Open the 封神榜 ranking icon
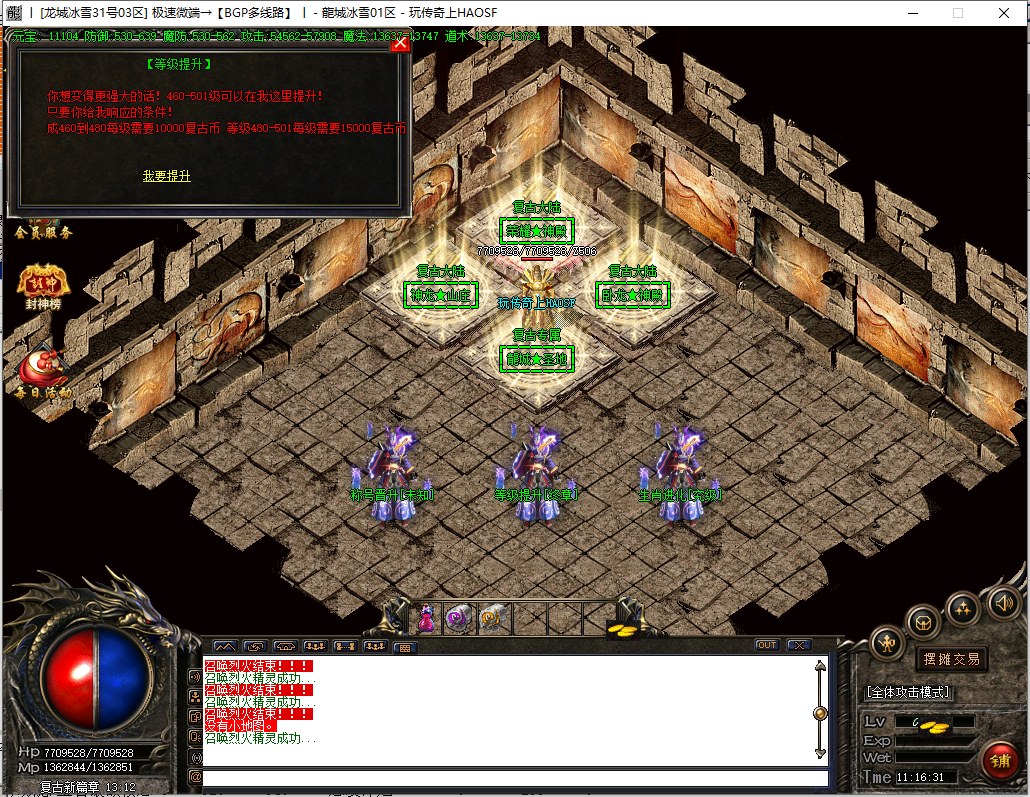The width and height of the screenshot is (1030, 797). pos(42,284)
